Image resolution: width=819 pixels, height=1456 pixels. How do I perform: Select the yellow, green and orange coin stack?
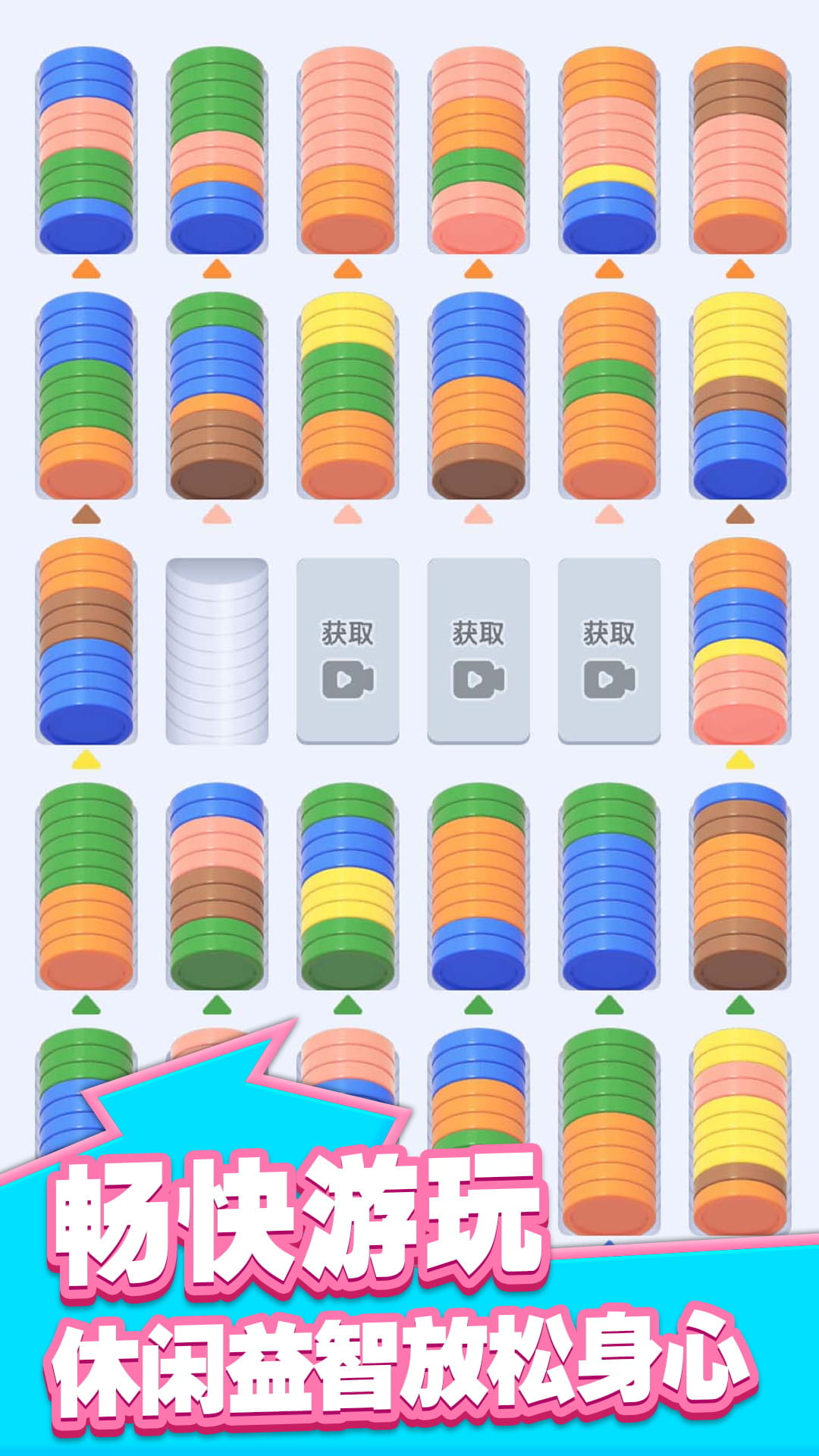point(347,396)
